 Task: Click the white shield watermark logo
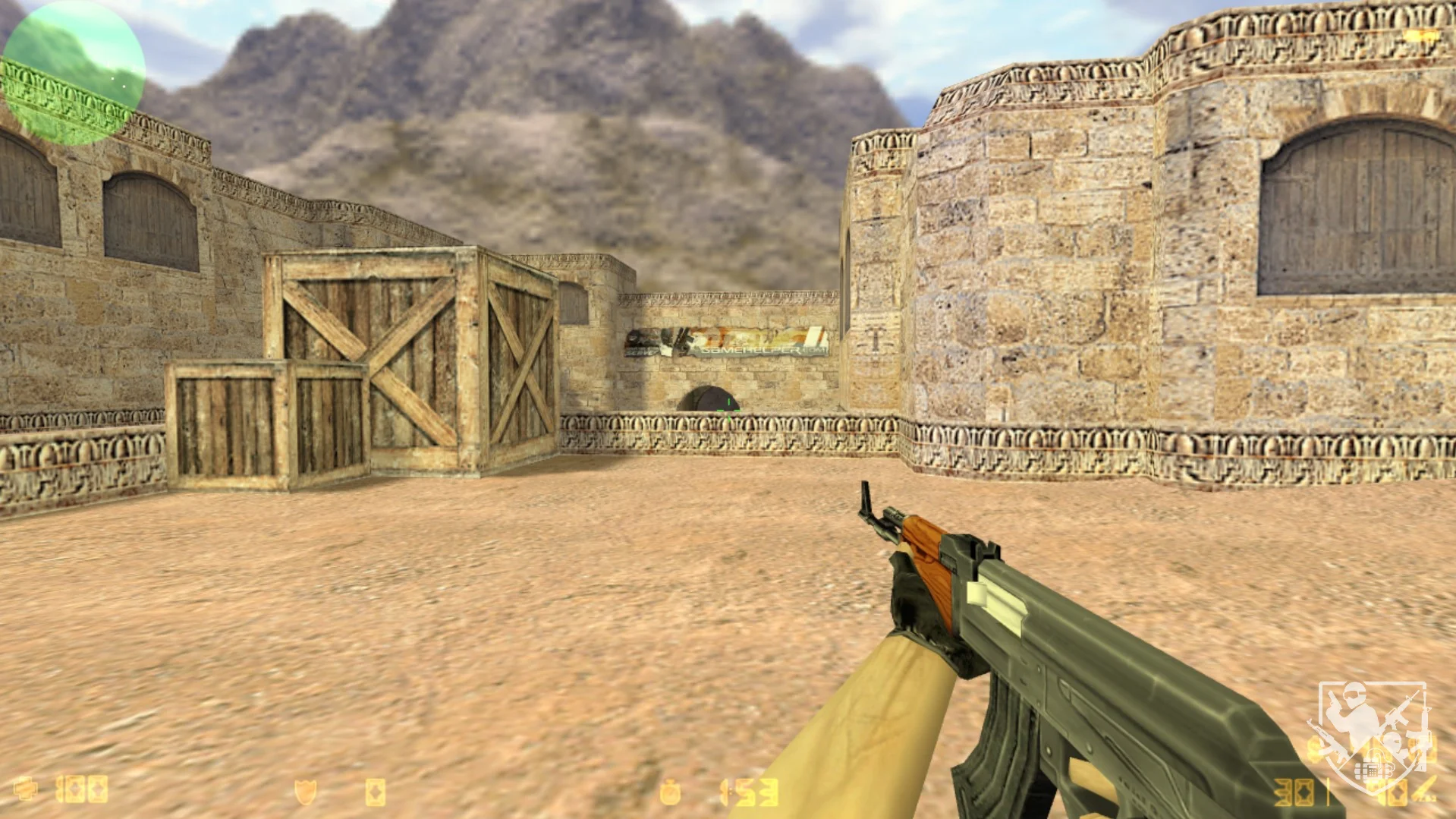[1370, 733]
